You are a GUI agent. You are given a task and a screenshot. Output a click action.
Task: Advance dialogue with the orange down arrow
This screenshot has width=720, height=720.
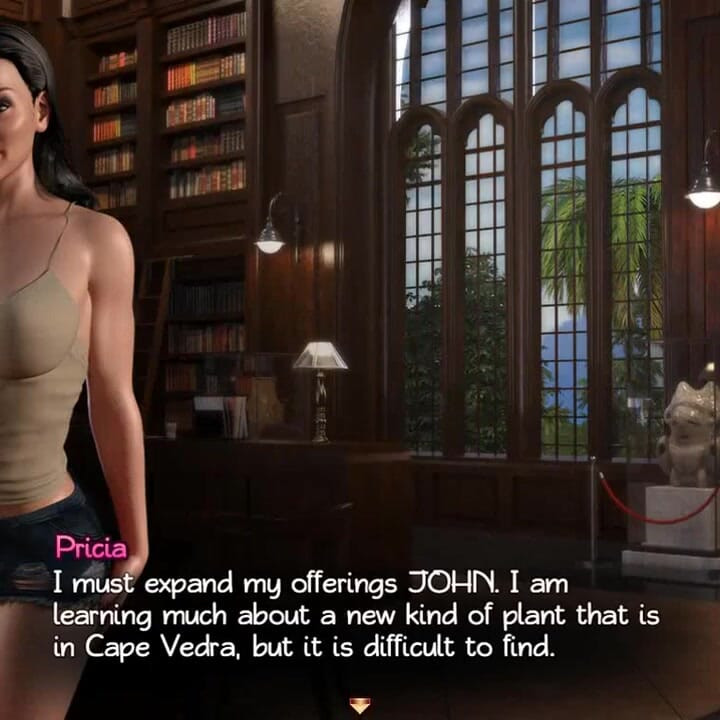(359, 705)
